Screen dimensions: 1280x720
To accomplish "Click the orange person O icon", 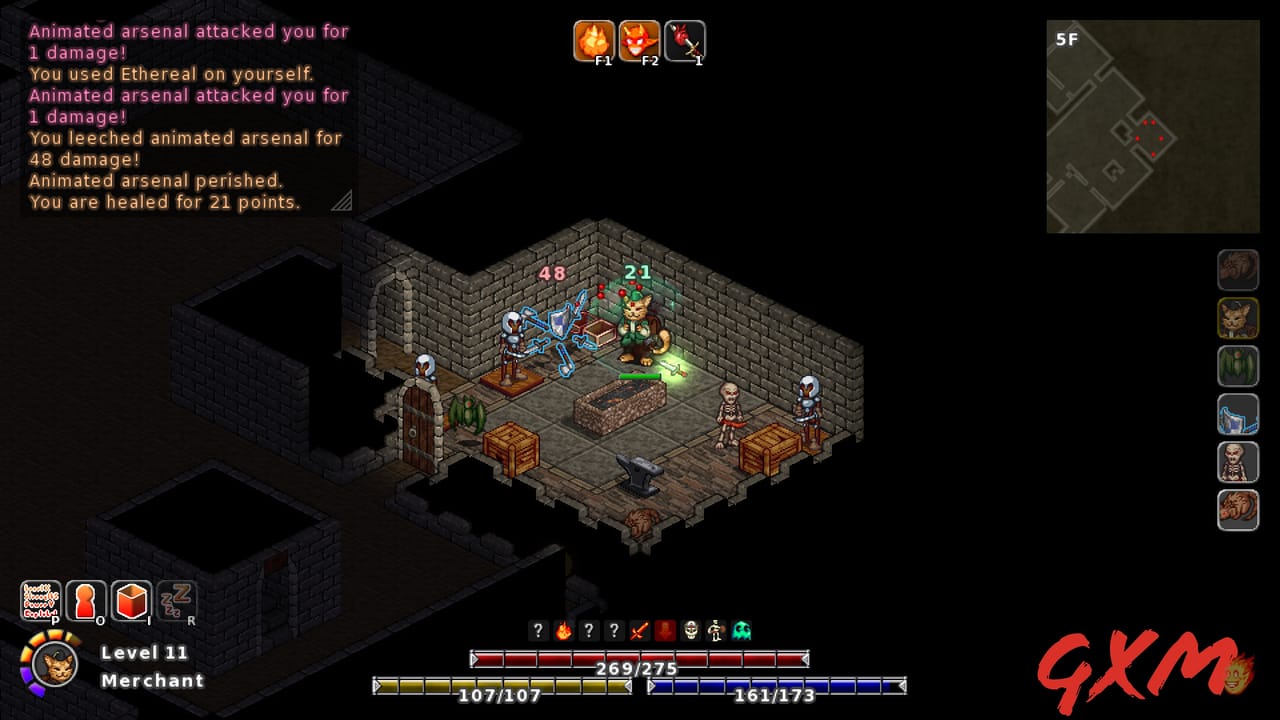I will pos(85,600).
